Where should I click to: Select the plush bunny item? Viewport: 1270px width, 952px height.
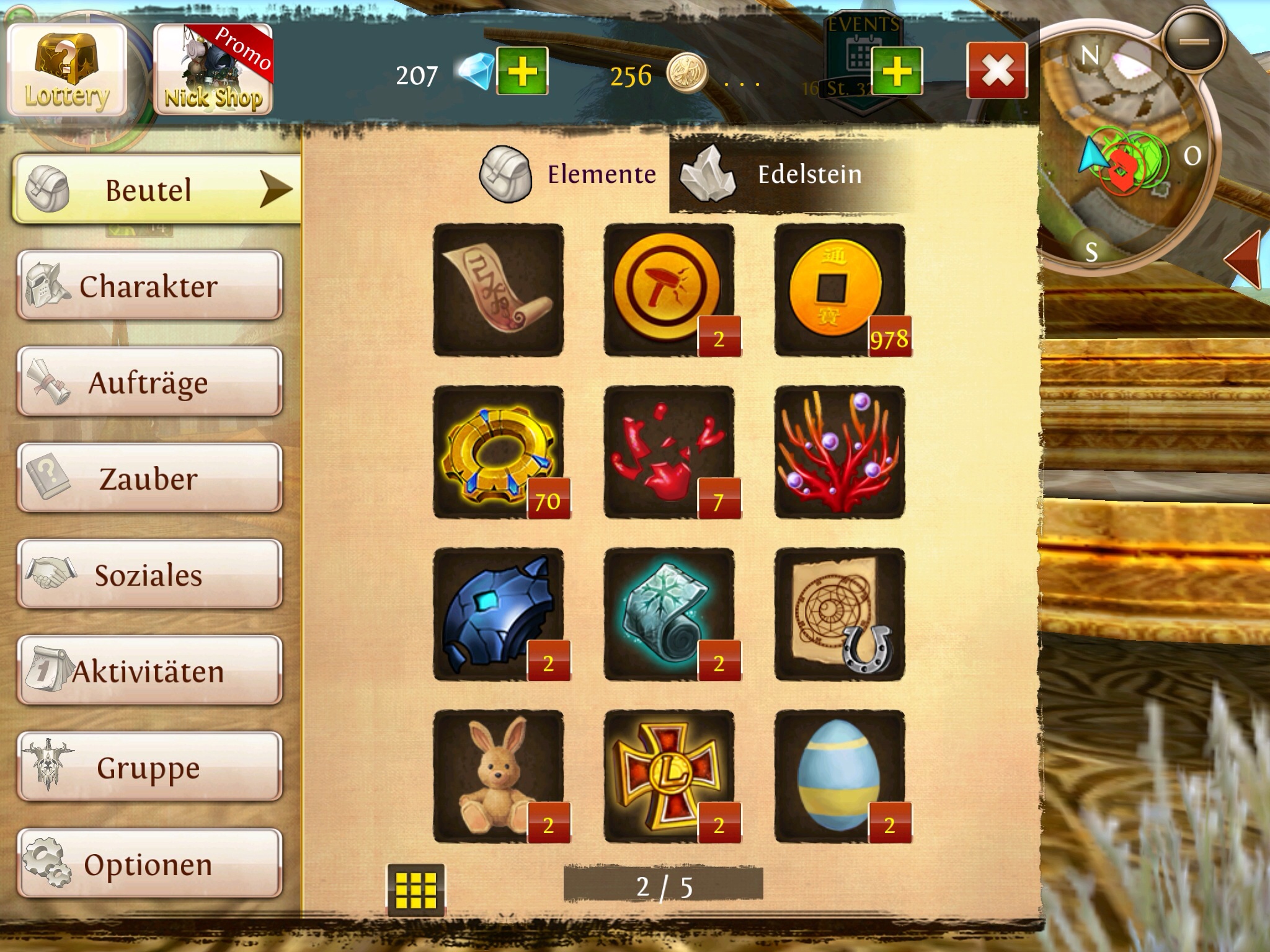pos(499,777)
